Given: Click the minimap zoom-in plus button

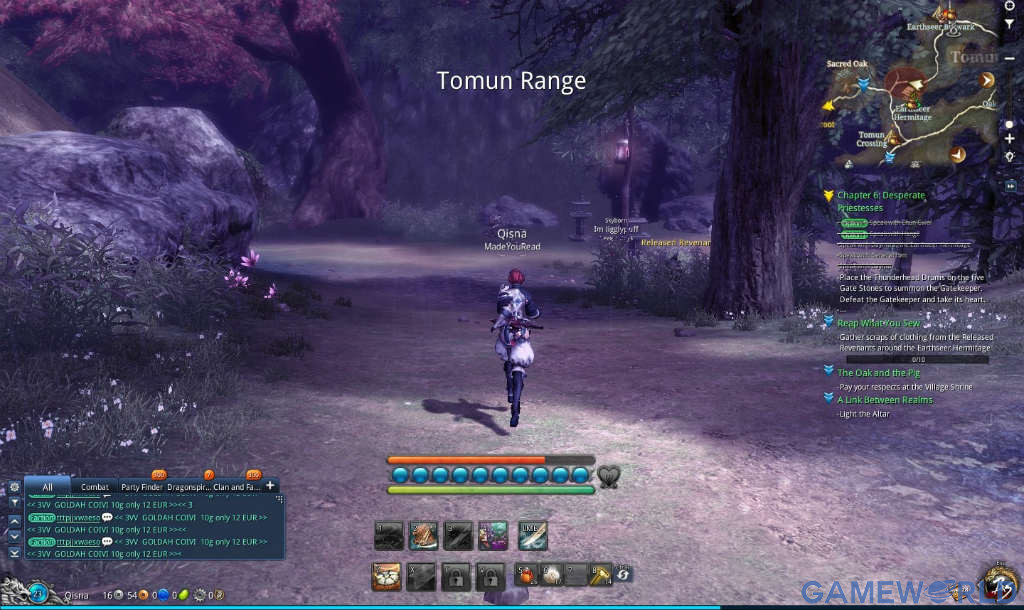Looking at the screenshot, I should 1010,139.
